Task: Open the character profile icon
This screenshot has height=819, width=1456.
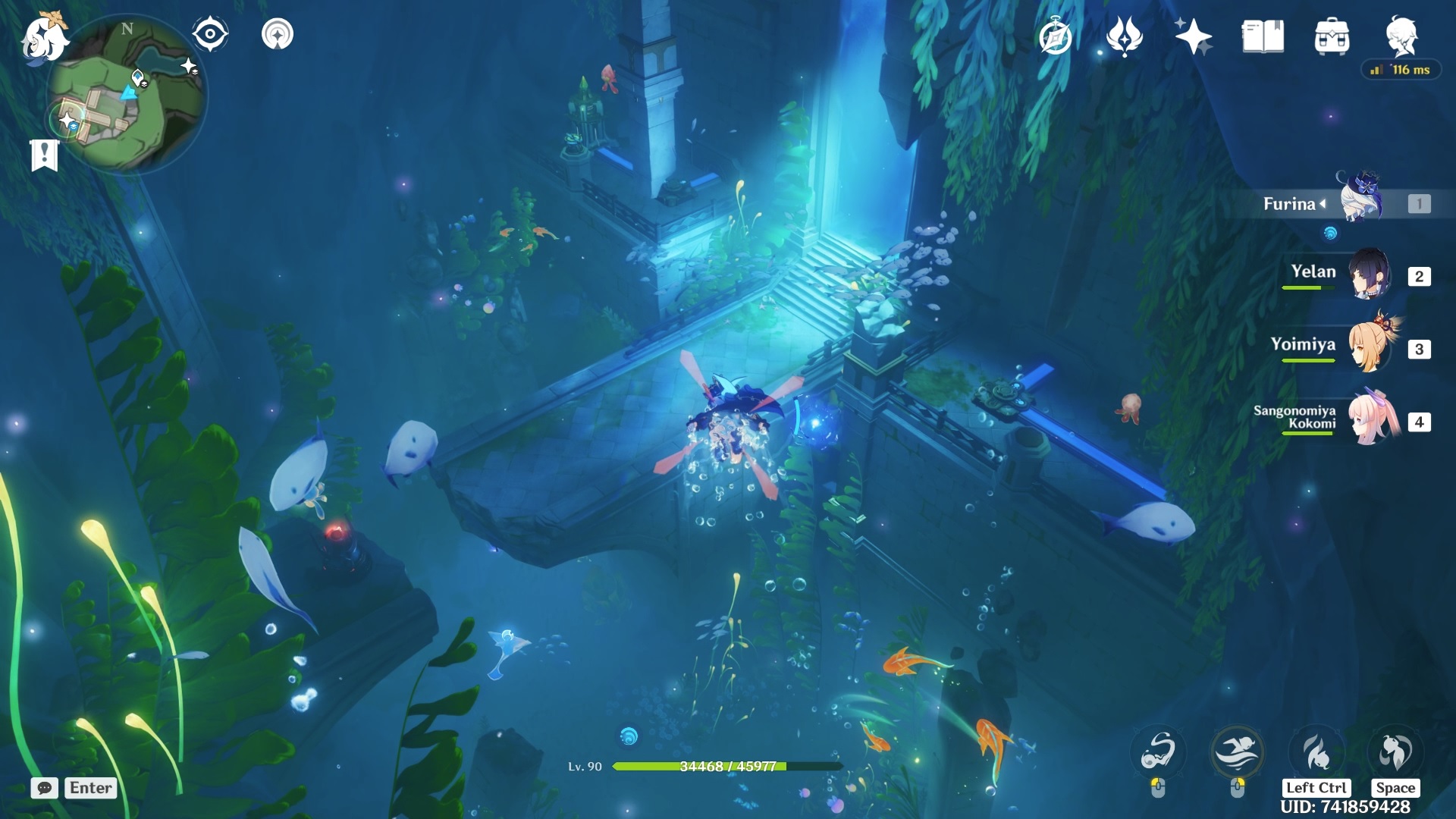Action: 1401,35
